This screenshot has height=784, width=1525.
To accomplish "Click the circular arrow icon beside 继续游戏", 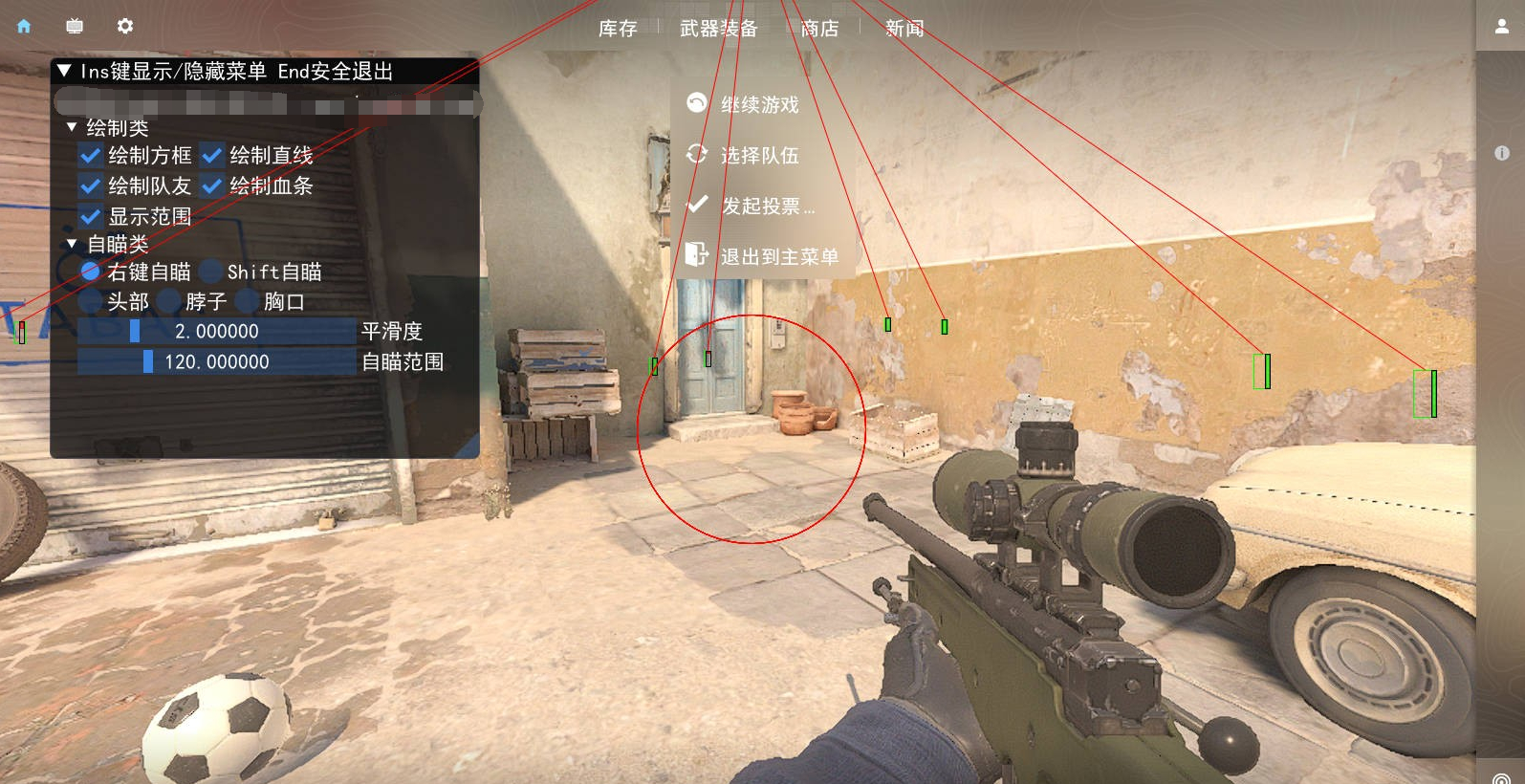I will click(696, 104).
